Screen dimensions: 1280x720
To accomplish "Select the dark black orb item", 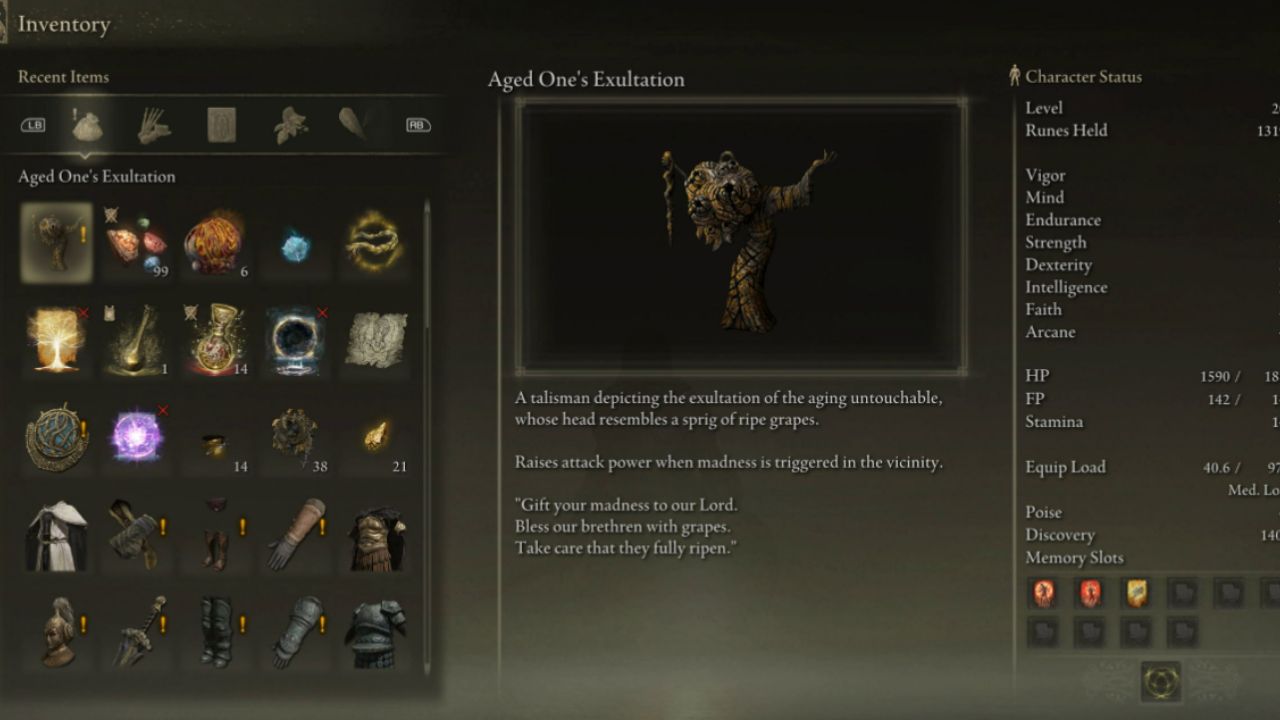I will (295, 340).
